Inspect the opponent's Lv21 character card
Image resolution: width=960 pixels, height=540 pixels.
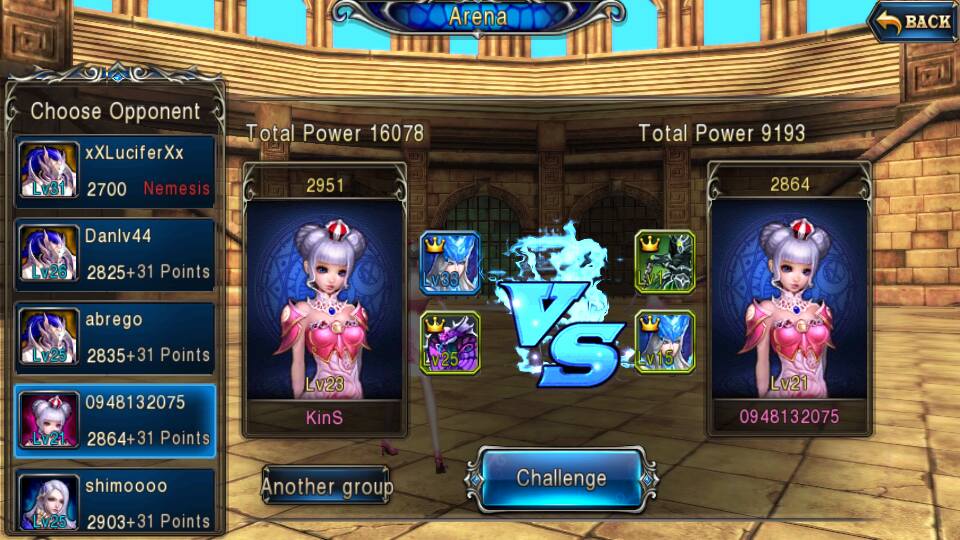[790, 300]
